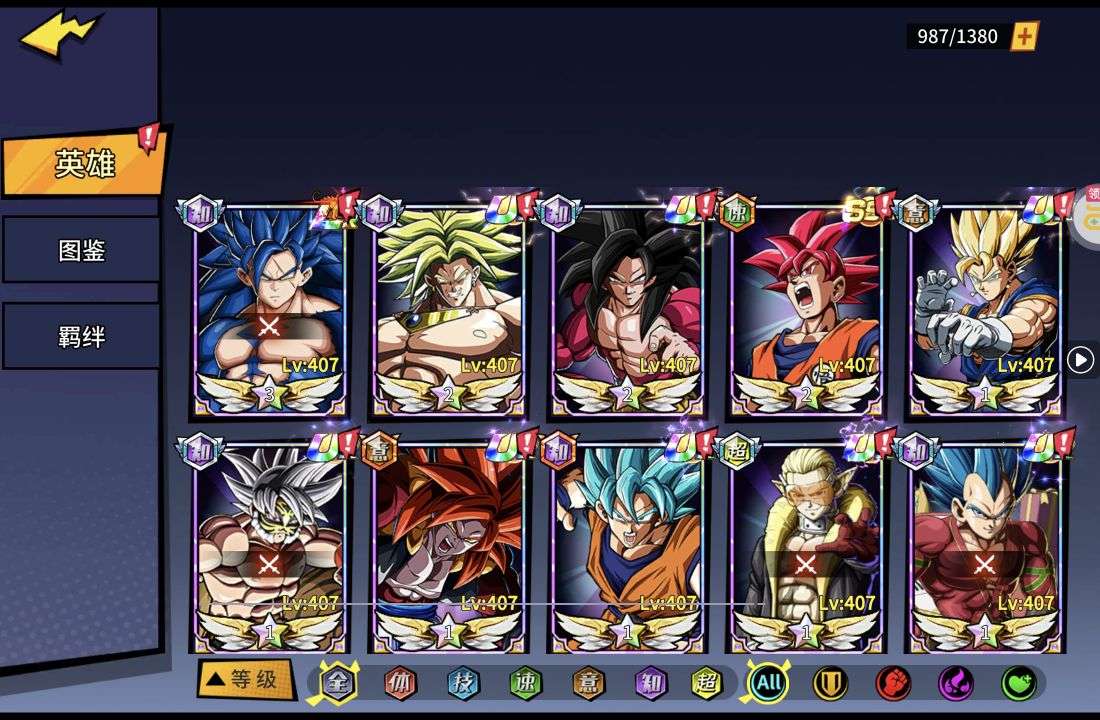
Task: Filter heroes by 技 type
Action: coord(463,683)
